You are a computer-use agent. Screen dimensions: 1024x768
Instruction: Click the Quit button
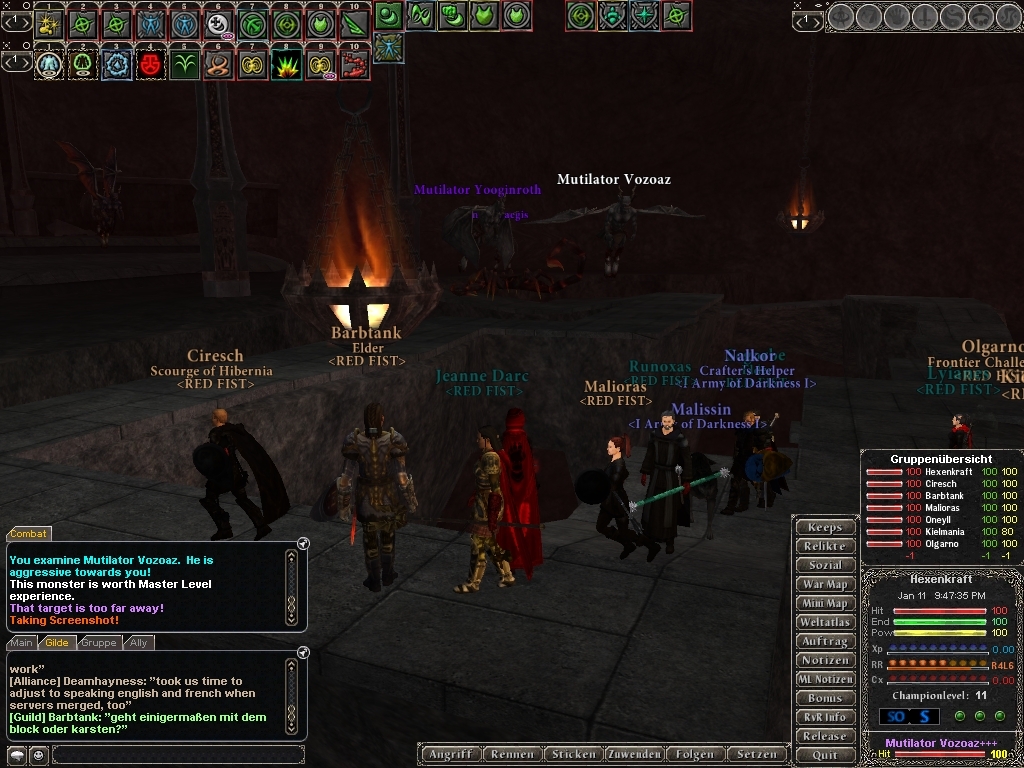pos(825,755)
